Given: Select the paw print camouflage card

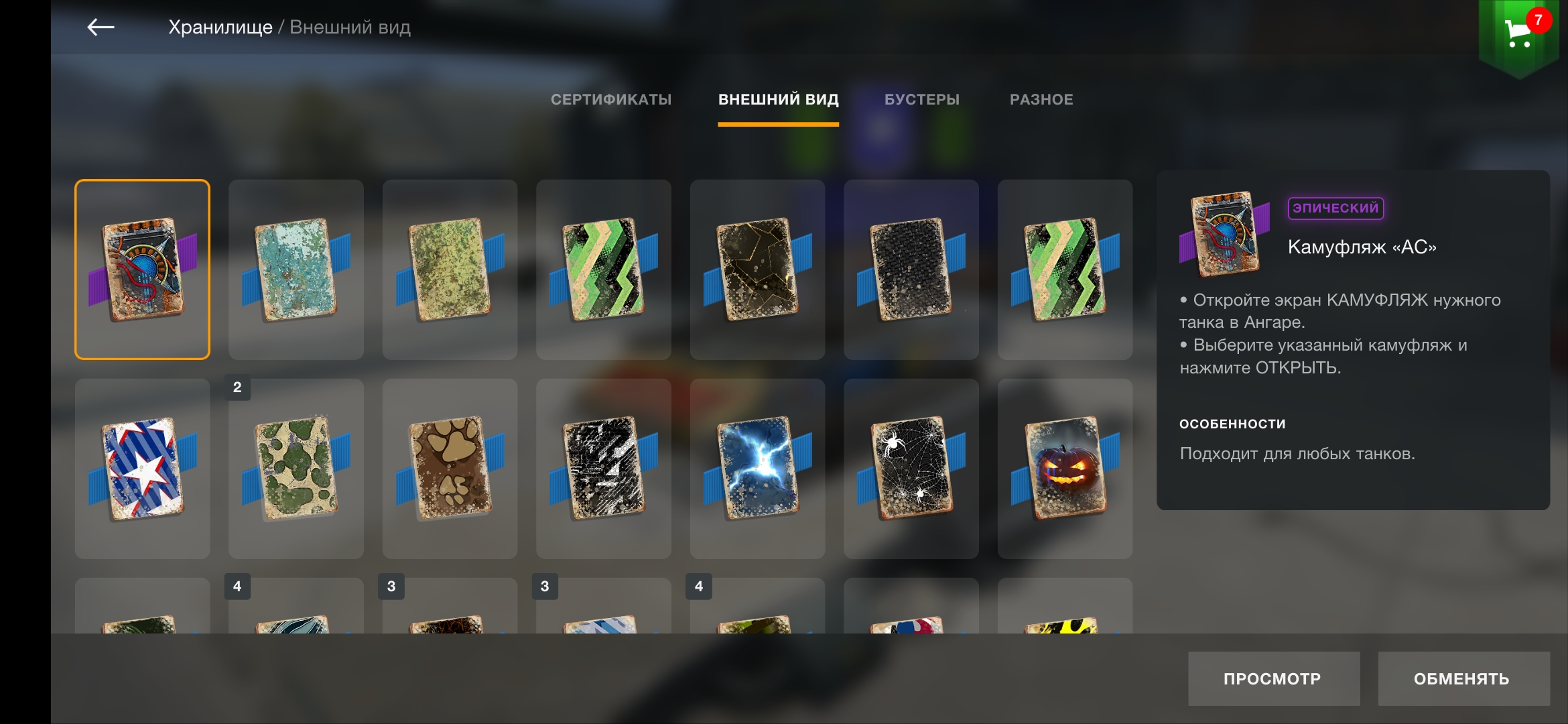Looking at the screenshot, I should (450, 469).
